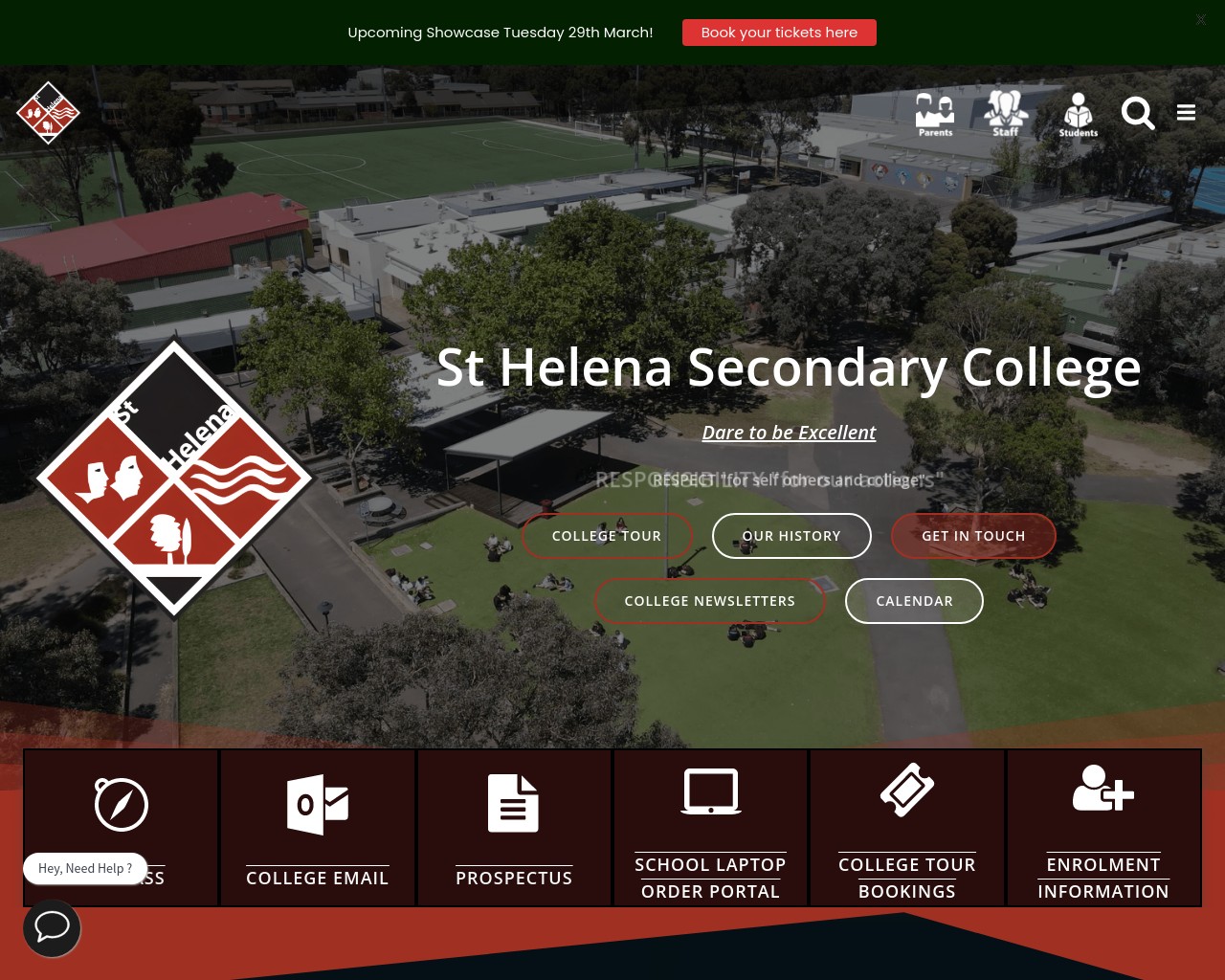Image resolution: width=1225 pixels, height=980 pixels.
Task: Click the Parents portal icon
Action: coord(934,112)
